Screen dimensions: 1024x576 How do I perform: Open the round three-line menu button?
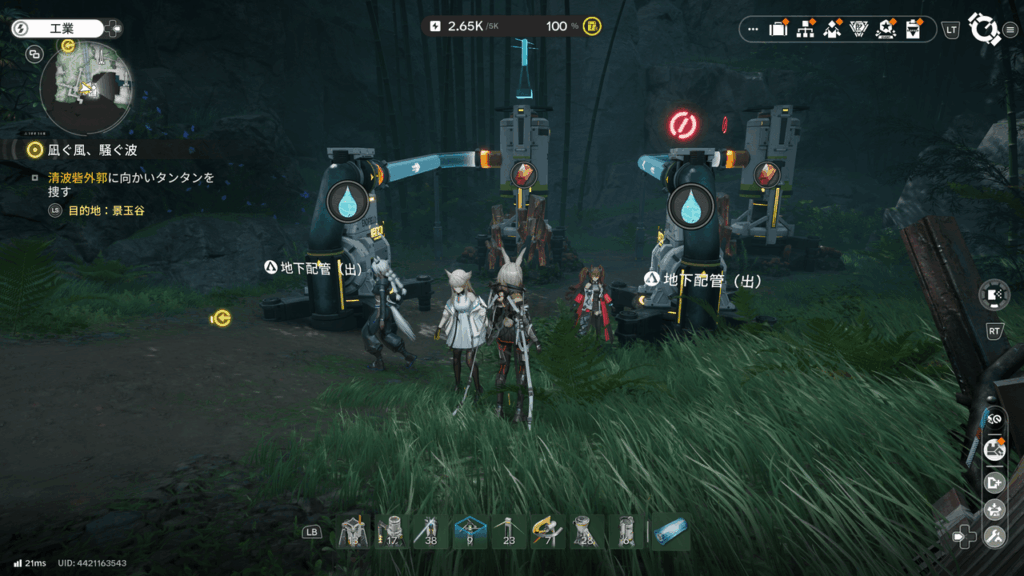point(1011,30)
